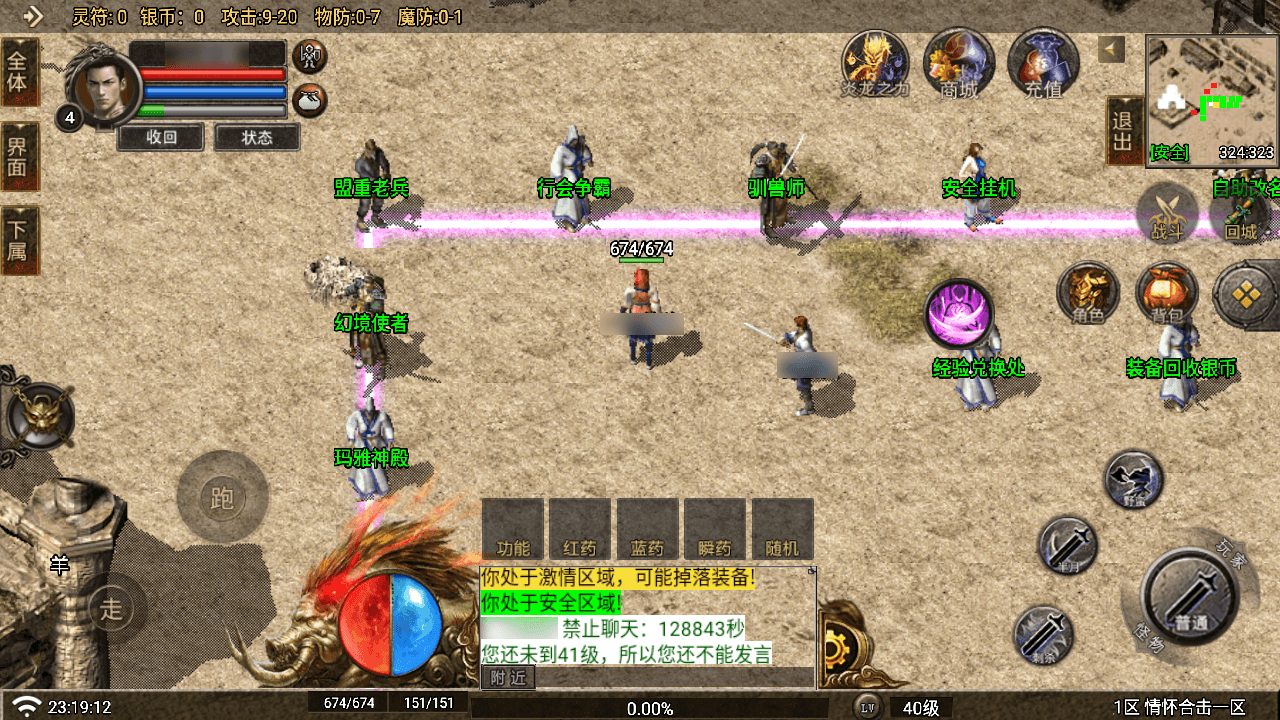
Task: Activate the 刺杀 assassinate skill
Action: coord(1043,635)
